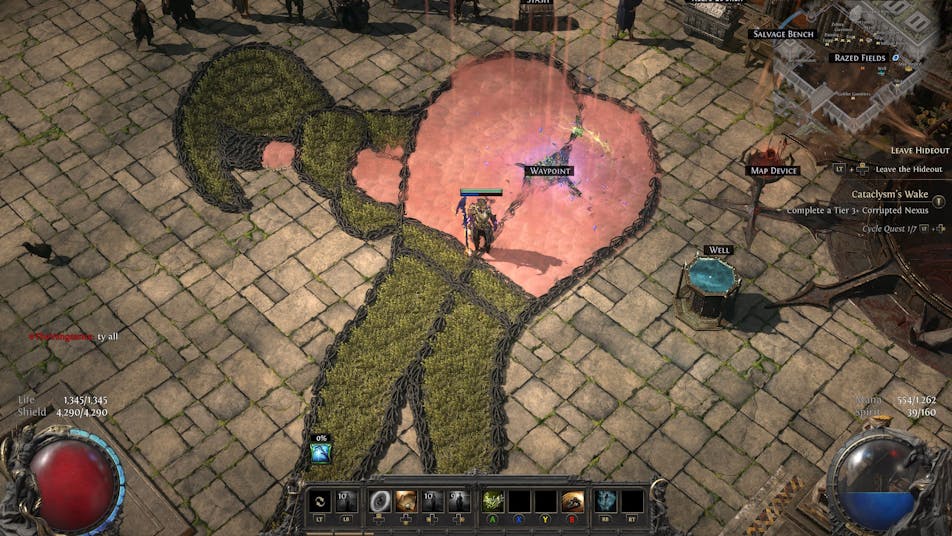Activate the green plant skill
Viewport: 952px width, 536px height.
point(493,502)
